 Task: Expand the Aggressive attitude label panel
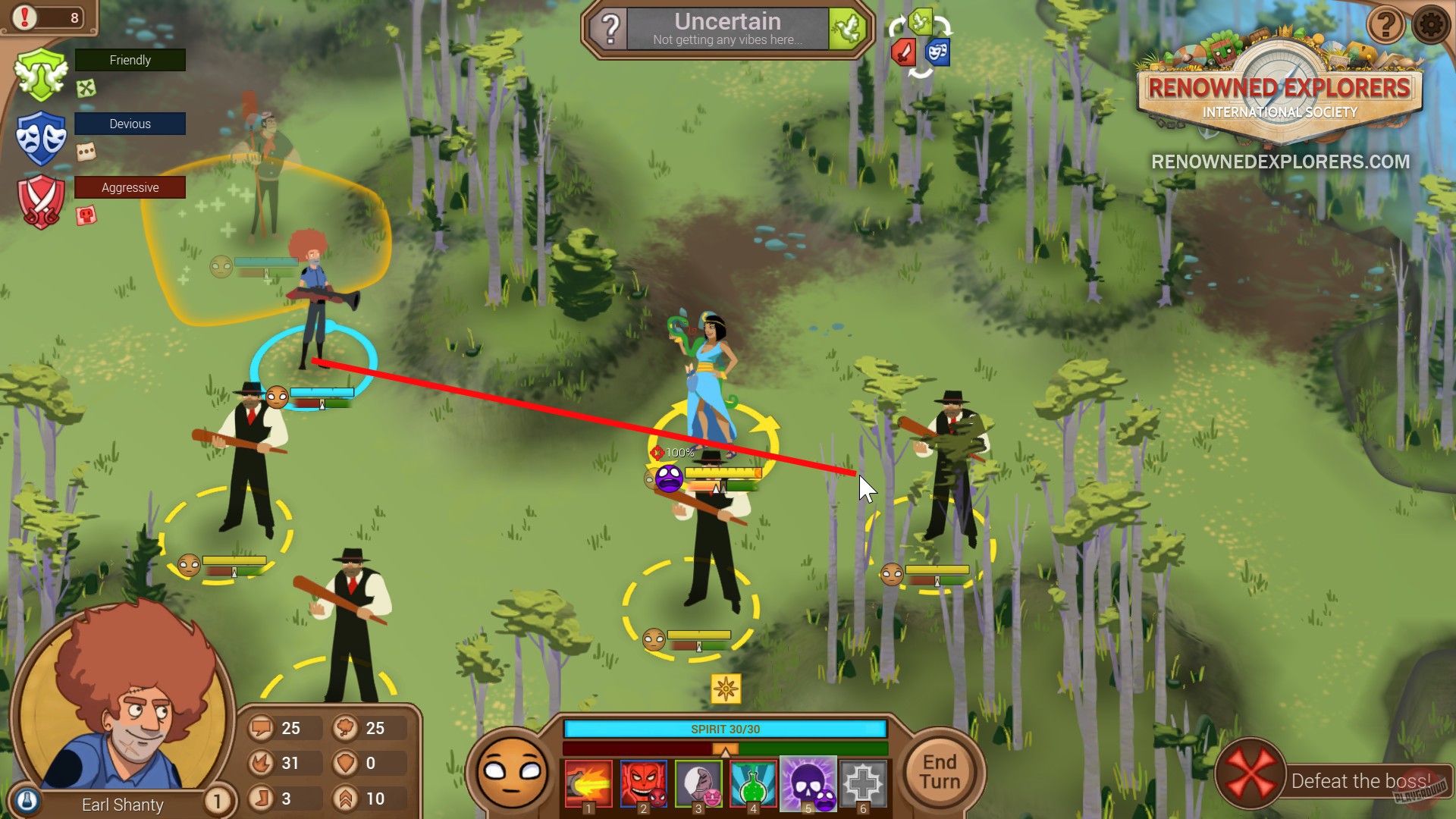(130, 187)
